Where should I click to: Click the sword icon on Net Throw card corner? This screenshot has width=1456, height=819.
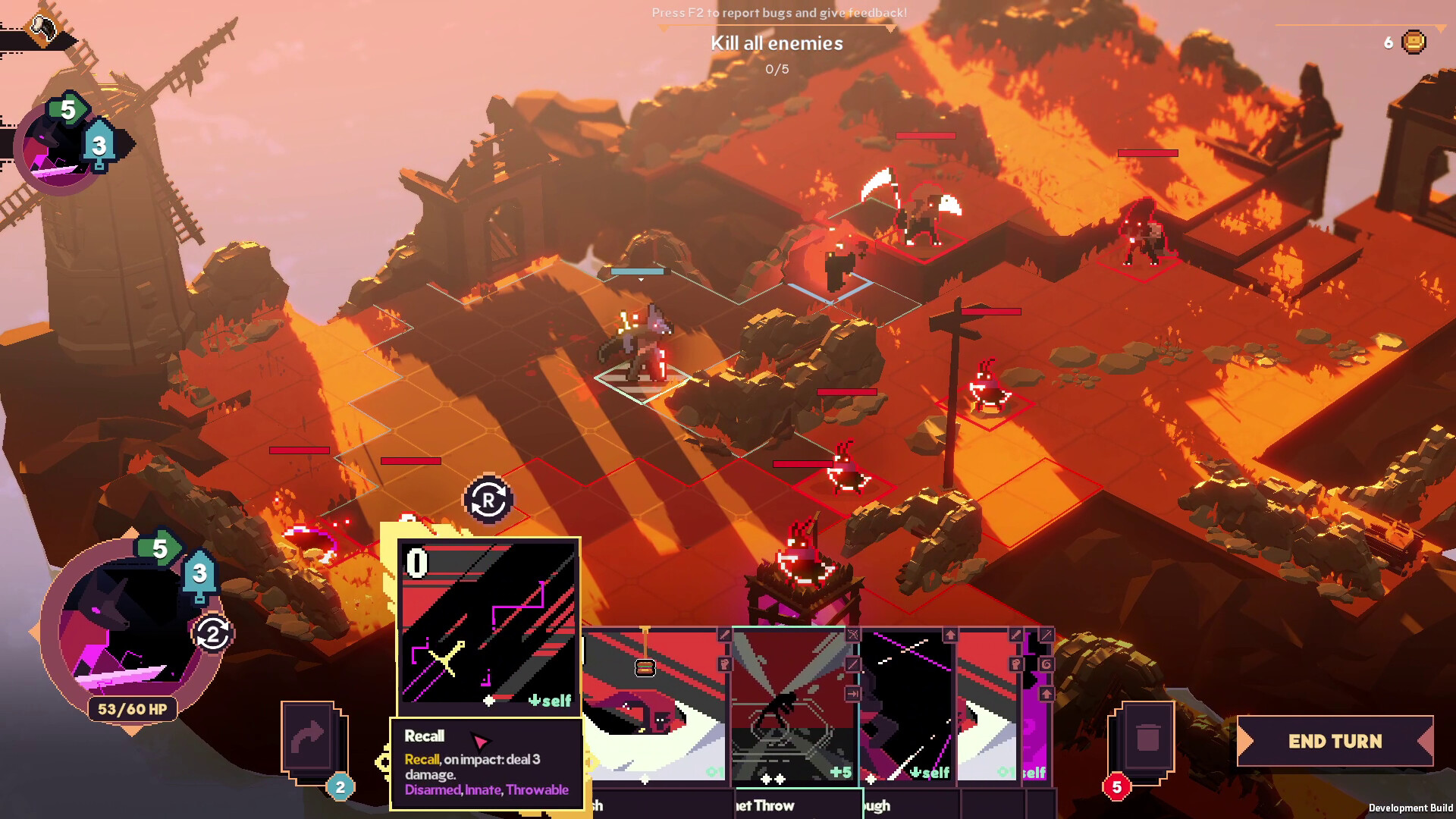[x=852, y=664]
